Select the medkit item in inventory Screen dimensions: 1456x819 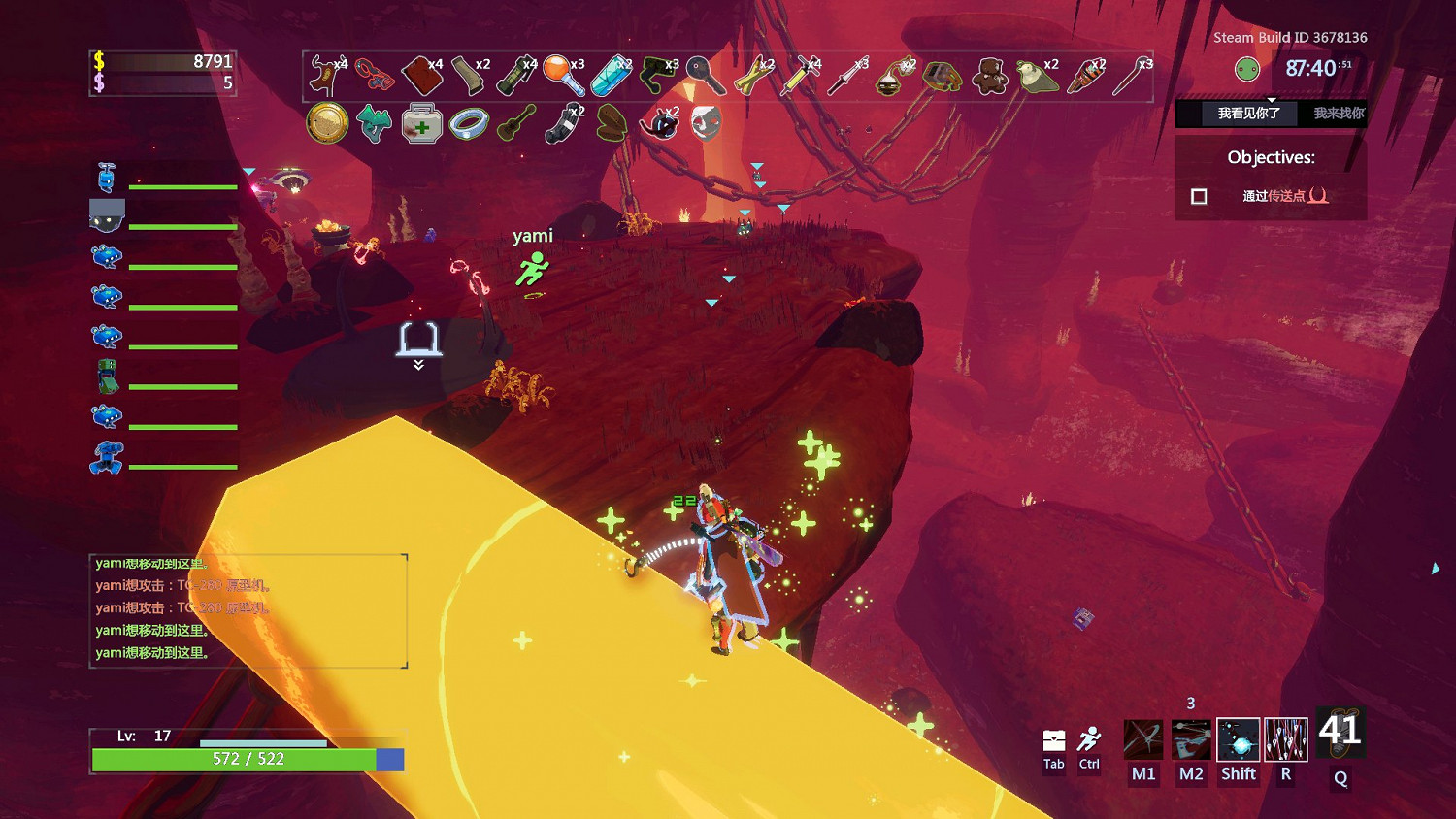(421, 124)
